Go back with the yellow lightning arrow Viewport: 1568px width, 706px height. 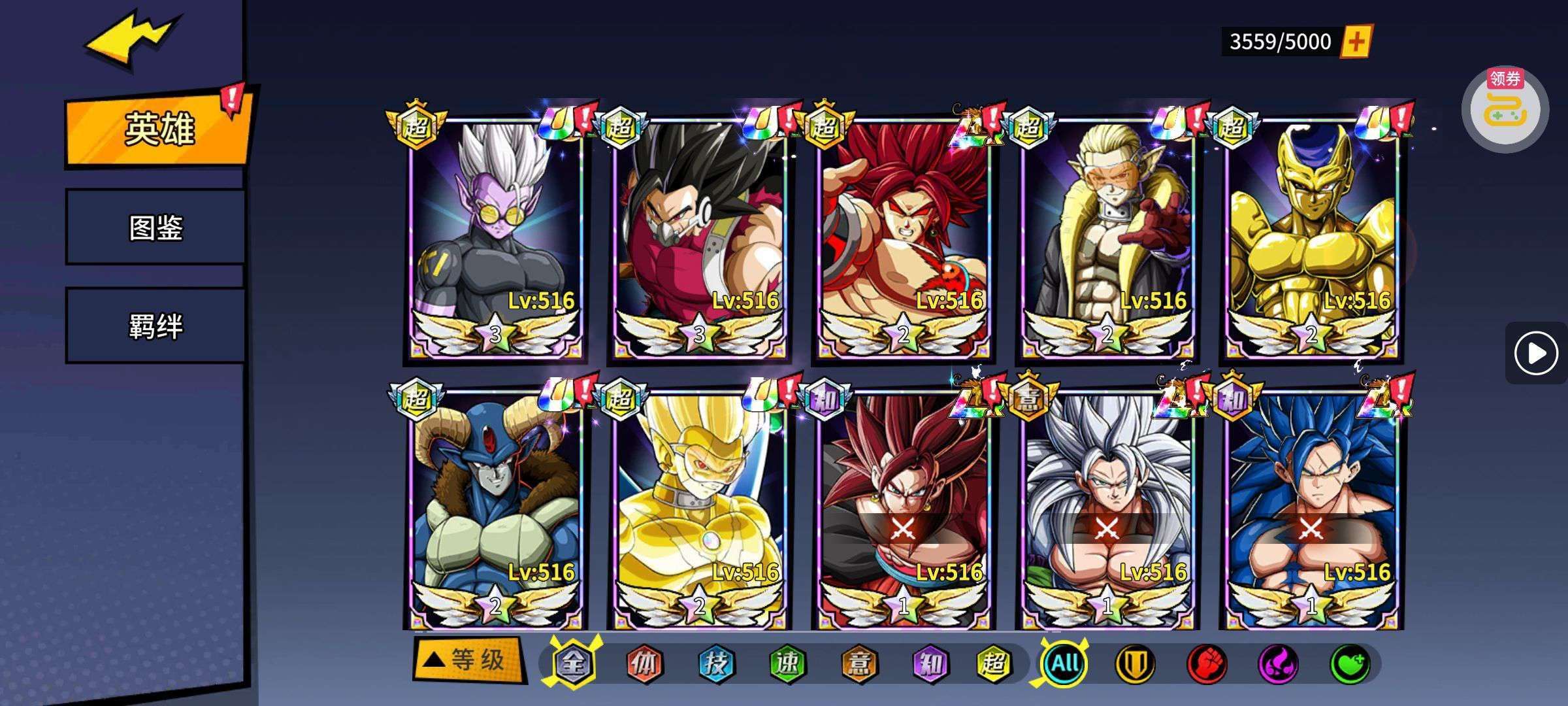tap(131, 41)
